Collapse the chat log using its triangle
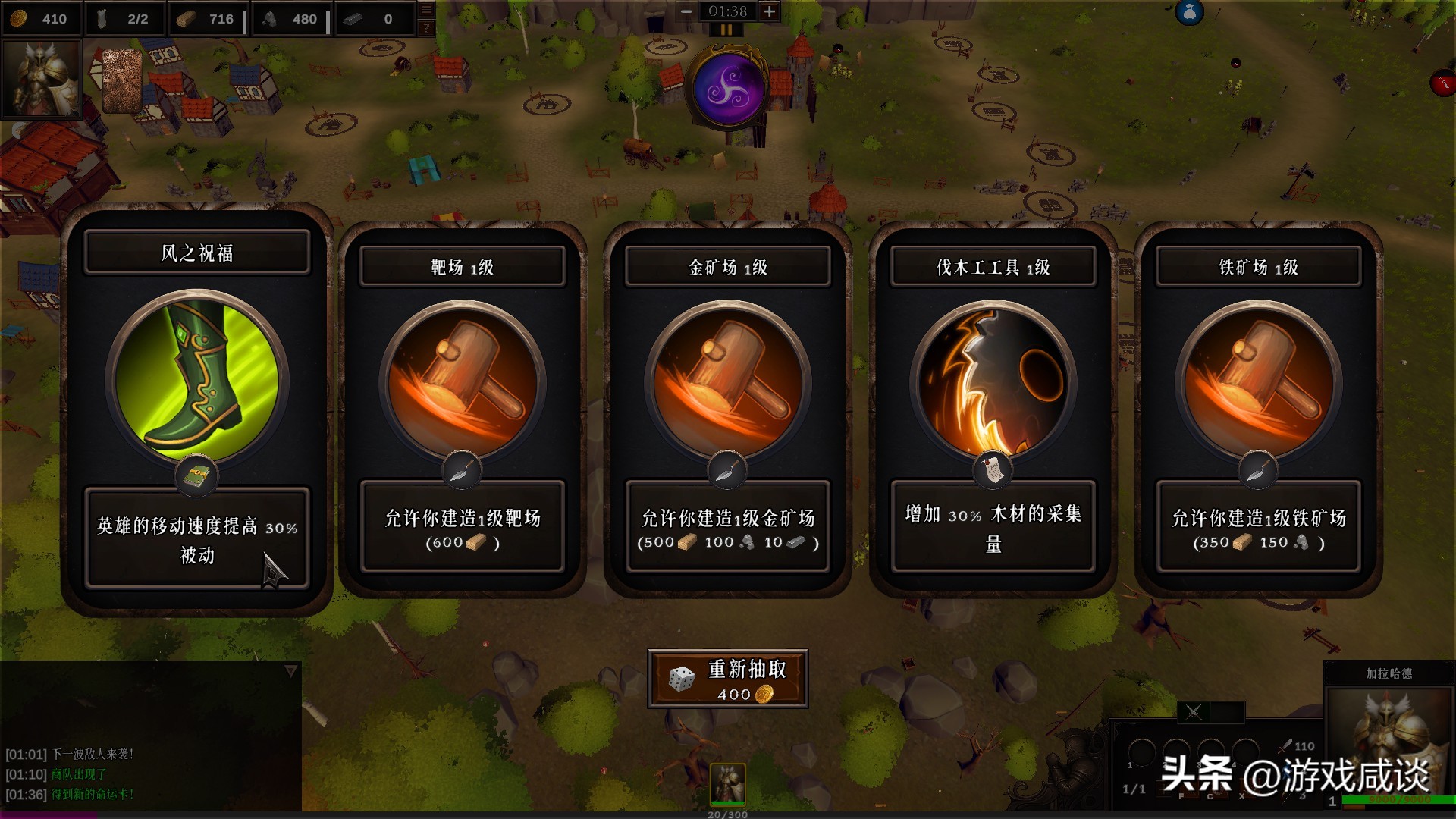This screenshot has width=1456, height=819. coord(291,670)
